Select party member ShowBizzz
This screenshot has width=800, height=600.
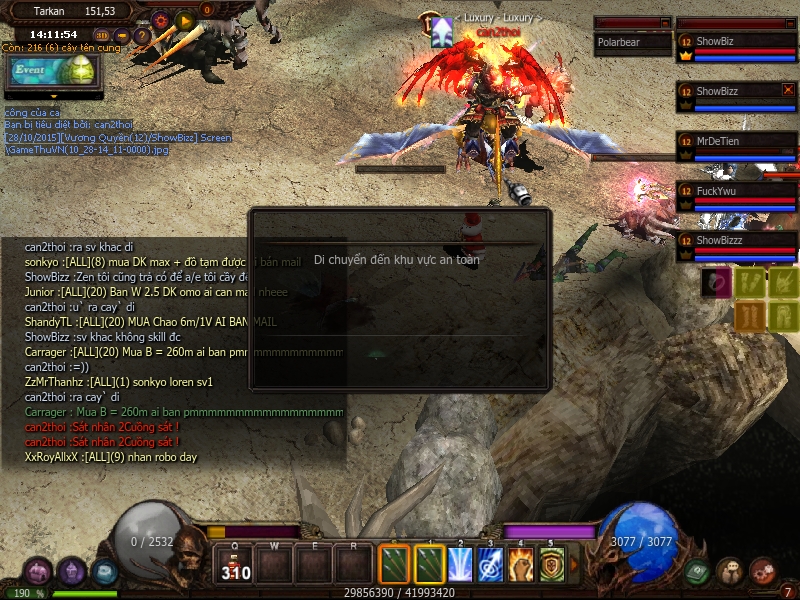[x=736, y=241]
